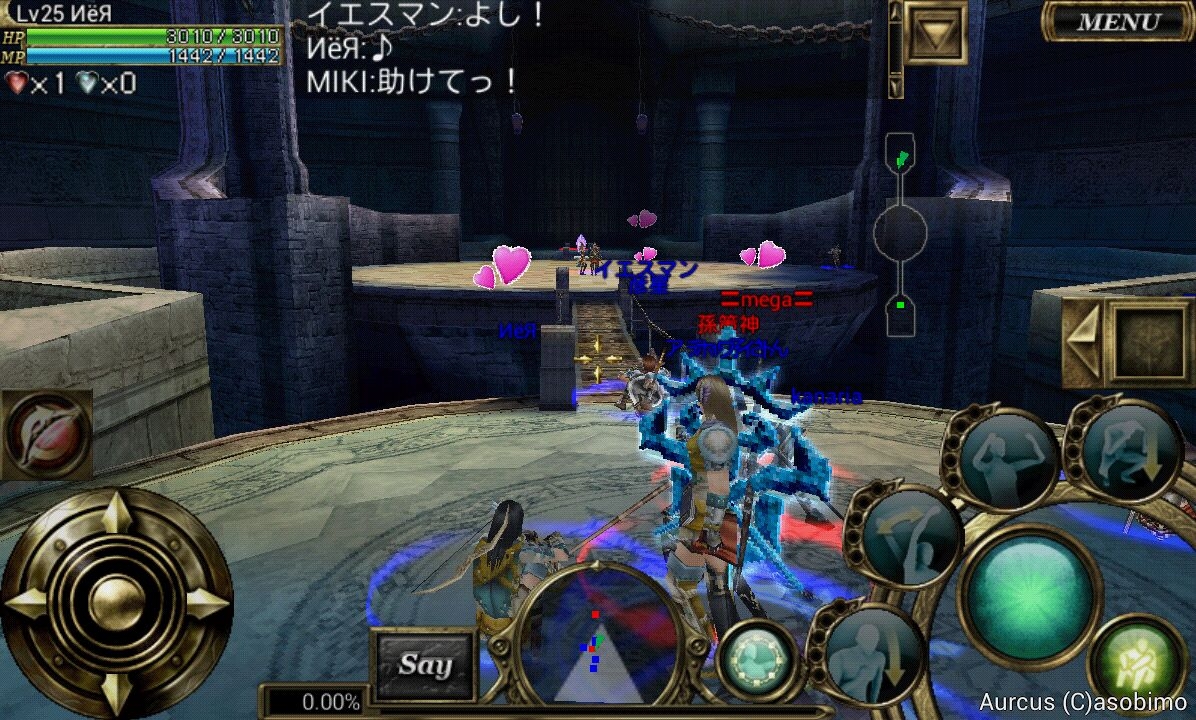Click the golden virtual joystick center
This screenshot has height=720, width=1196.
click(116, 602)
